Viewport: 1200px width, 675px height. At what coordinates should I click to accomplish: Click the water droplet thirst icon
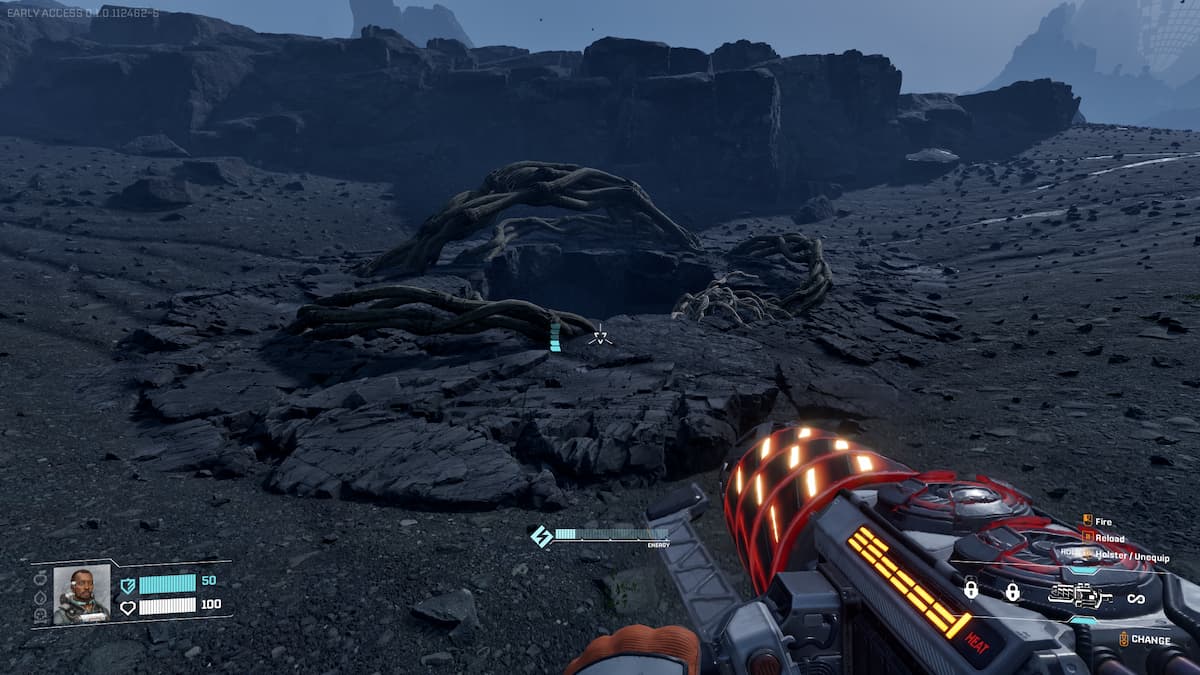pos(40,596)
